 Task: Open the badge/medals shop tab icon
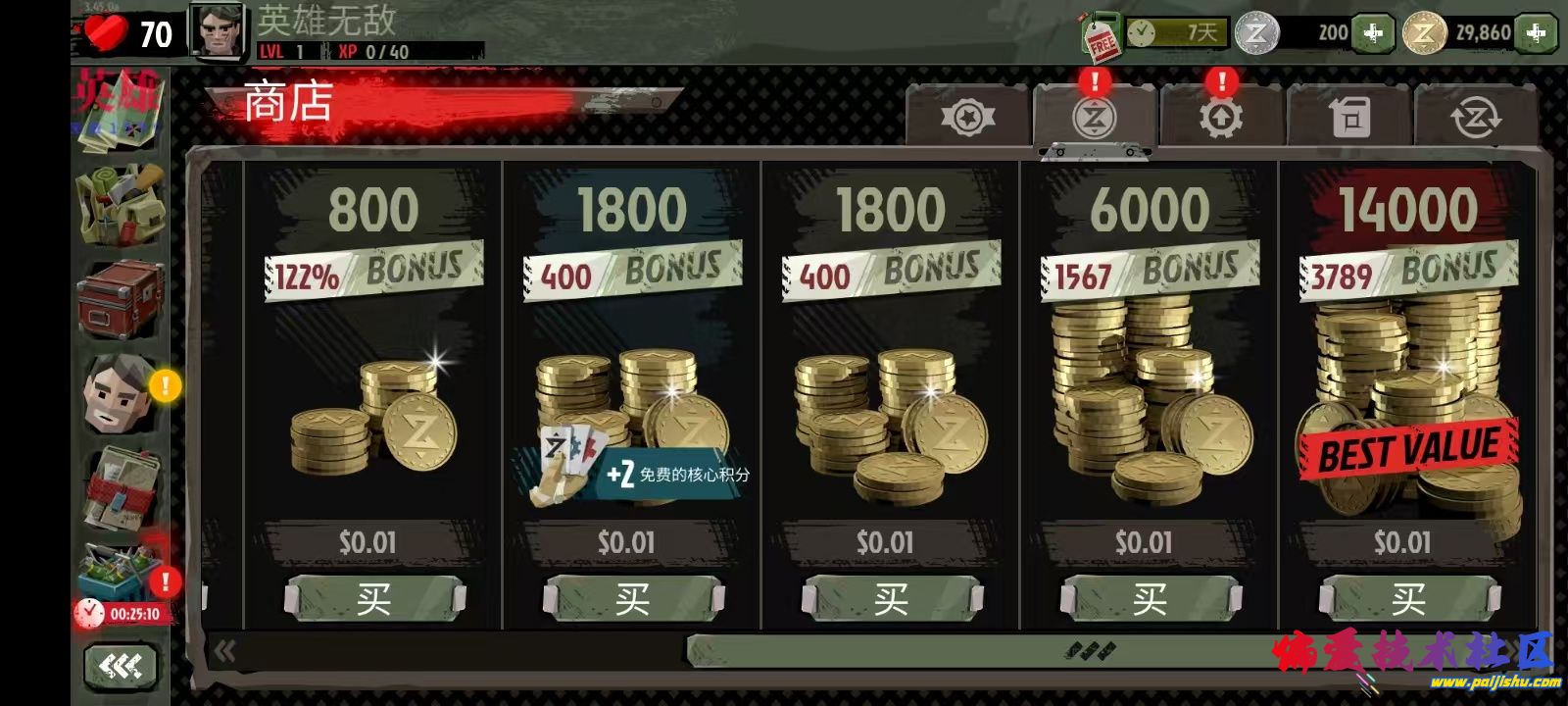coord(968,118)
